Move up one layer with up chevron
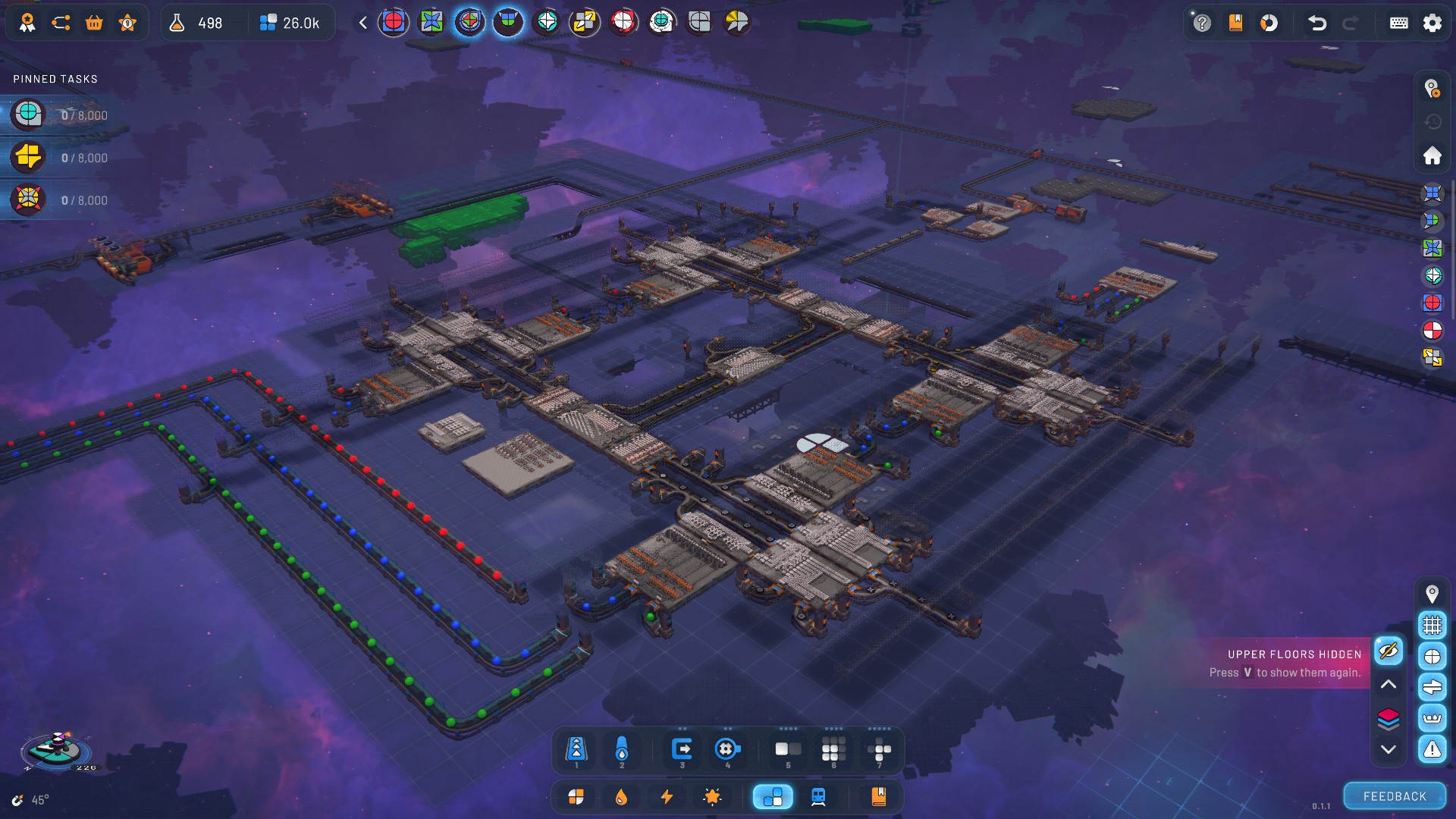This screenshot has width=1456, height=819. 1389,684
